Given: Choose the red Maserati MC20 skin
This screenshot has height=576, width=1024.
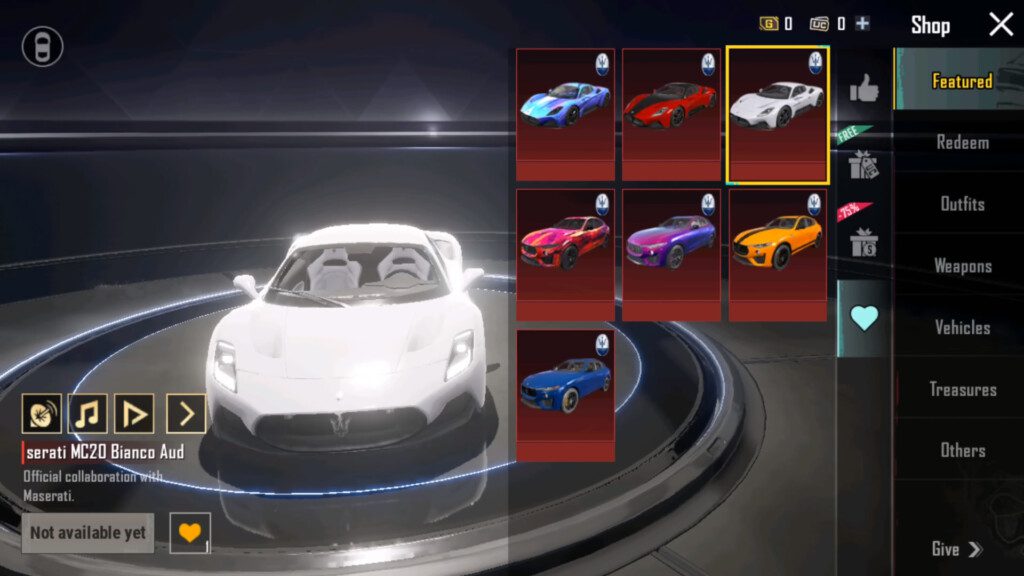Looking at the screenshot, I should [x=671, y=114].
